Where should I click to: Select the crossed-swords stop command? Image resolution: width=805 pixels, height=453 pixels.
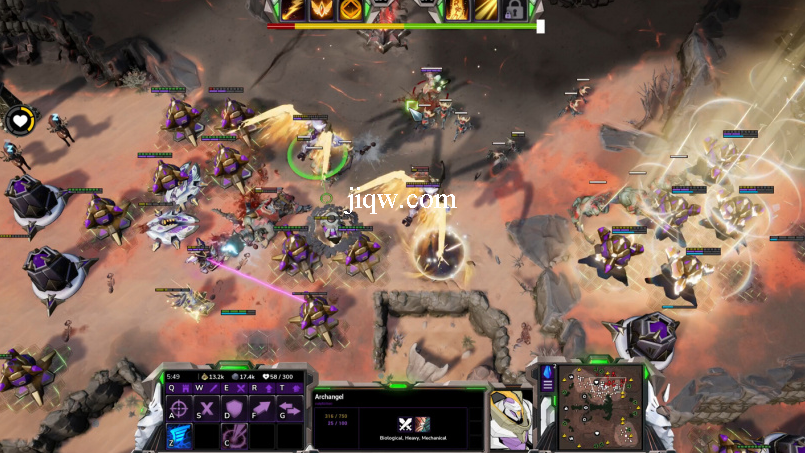coord(207,408)
